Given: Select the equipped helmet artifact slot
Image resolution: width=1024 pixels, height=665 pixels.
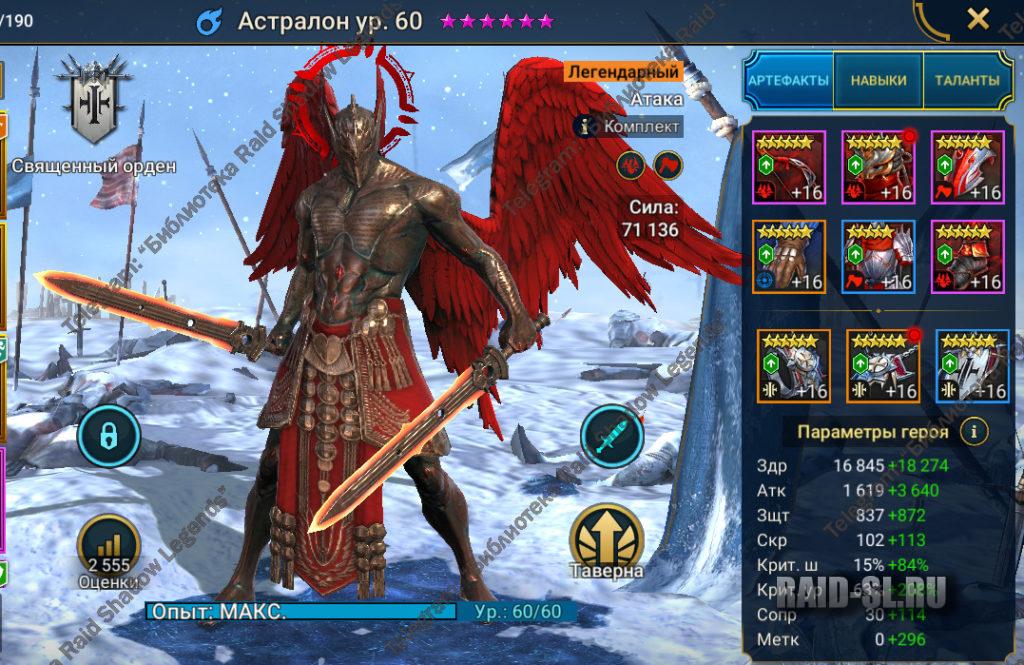Looking at the screenshot, I should [878, 167].
